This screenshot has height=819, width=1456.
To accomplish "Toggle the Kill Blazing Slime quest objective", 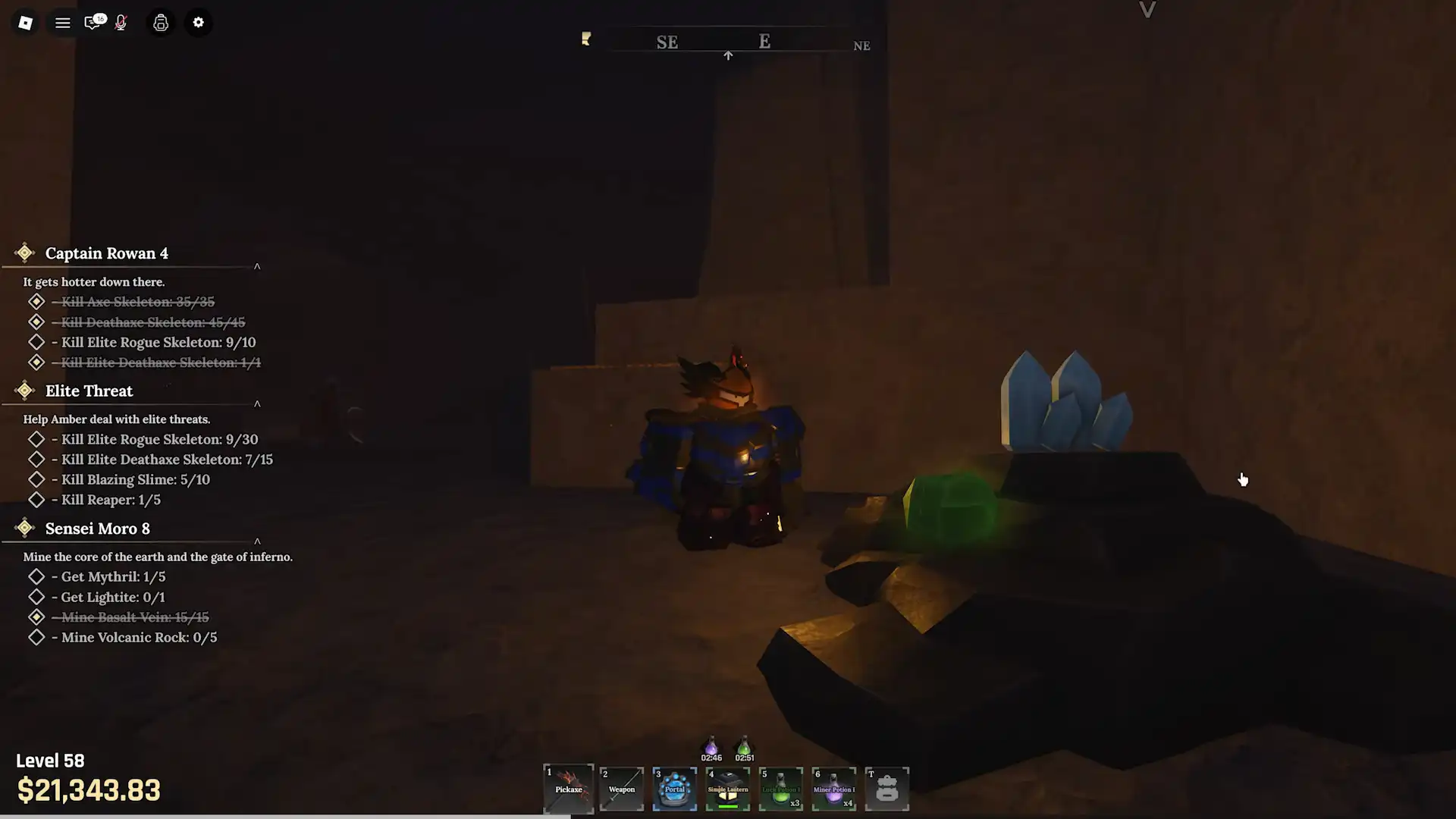I will 36,479.
